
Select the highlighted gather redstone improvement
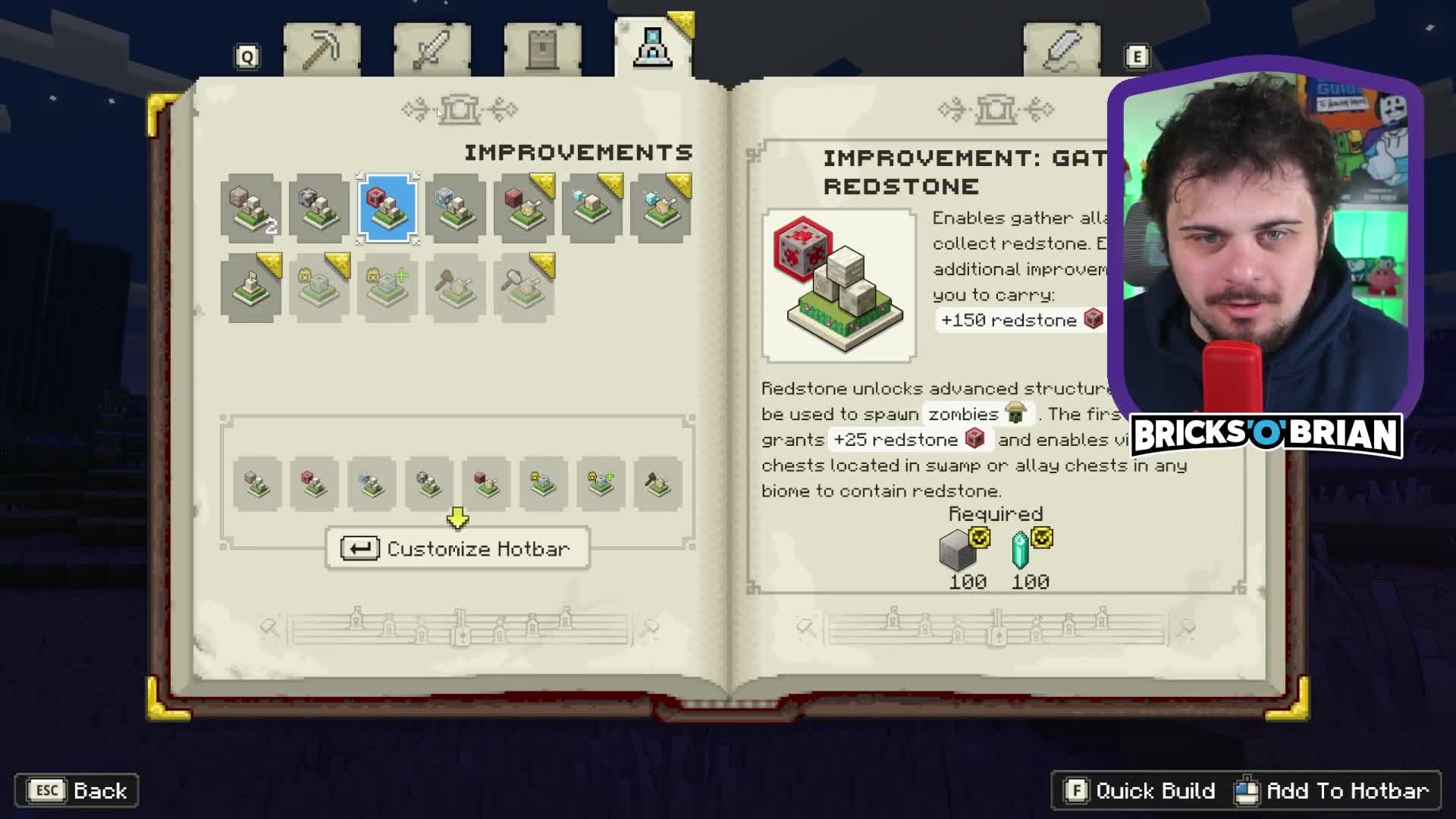[388, 209]
